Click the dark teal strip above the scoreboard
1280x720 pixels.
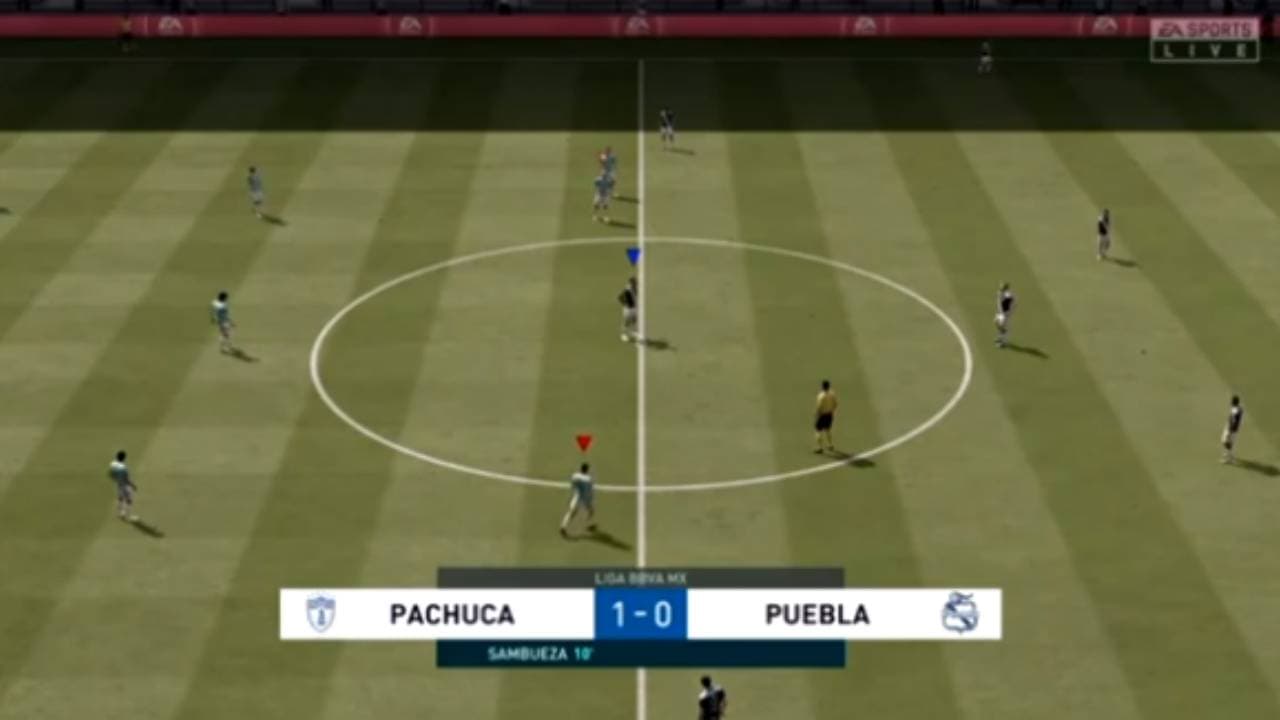640,575
